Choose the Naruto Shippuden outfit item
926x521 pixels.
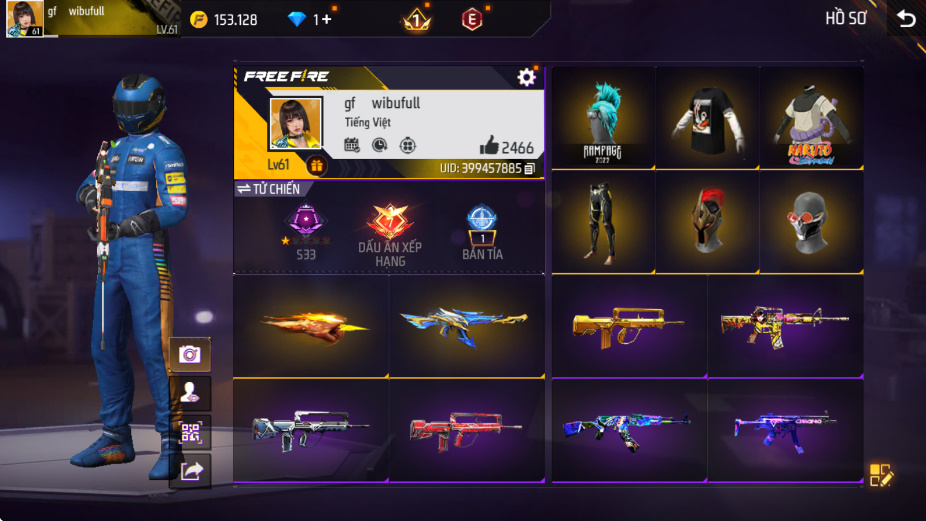pos(811,116)
